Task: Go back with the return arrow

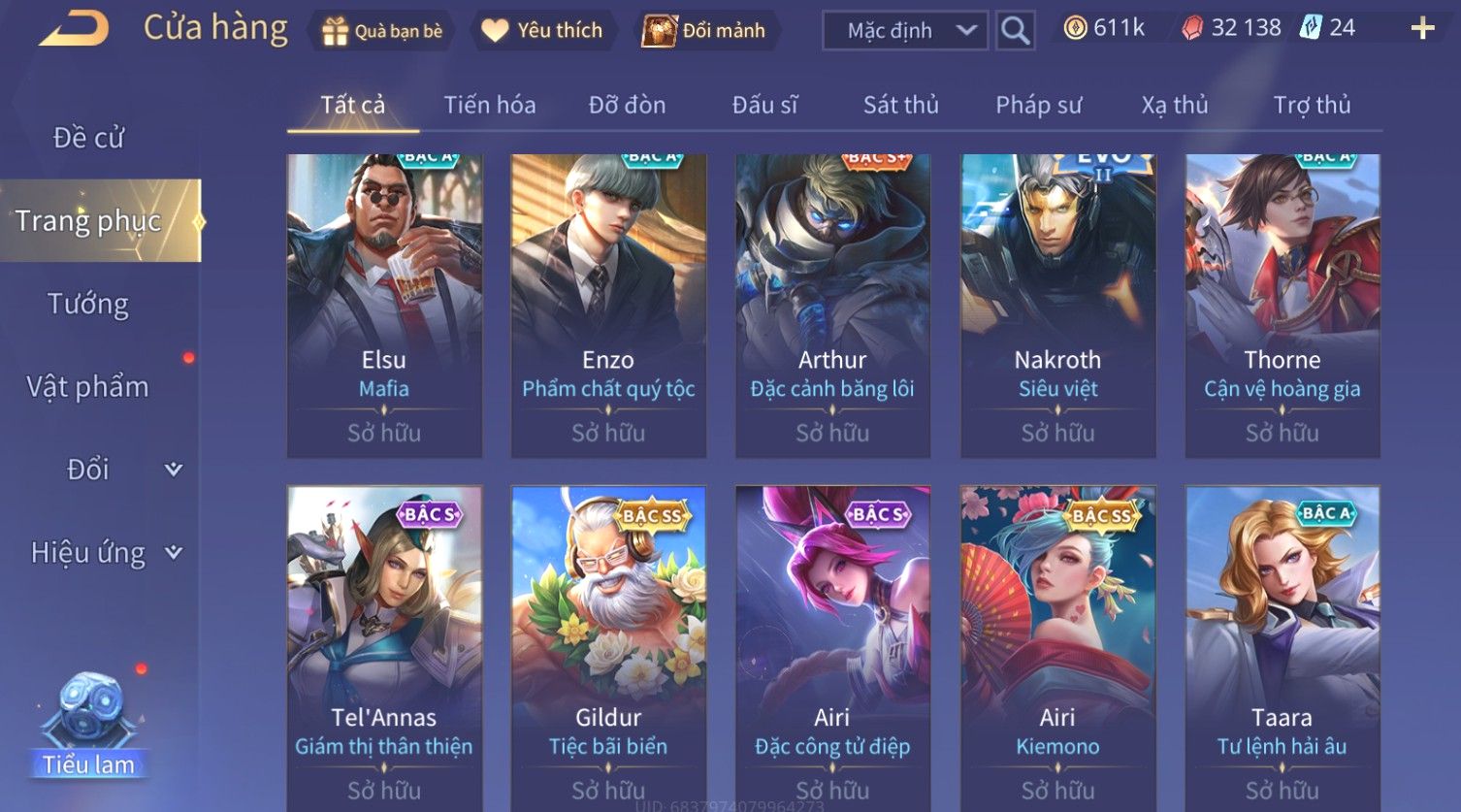Action: coord(74,29)
